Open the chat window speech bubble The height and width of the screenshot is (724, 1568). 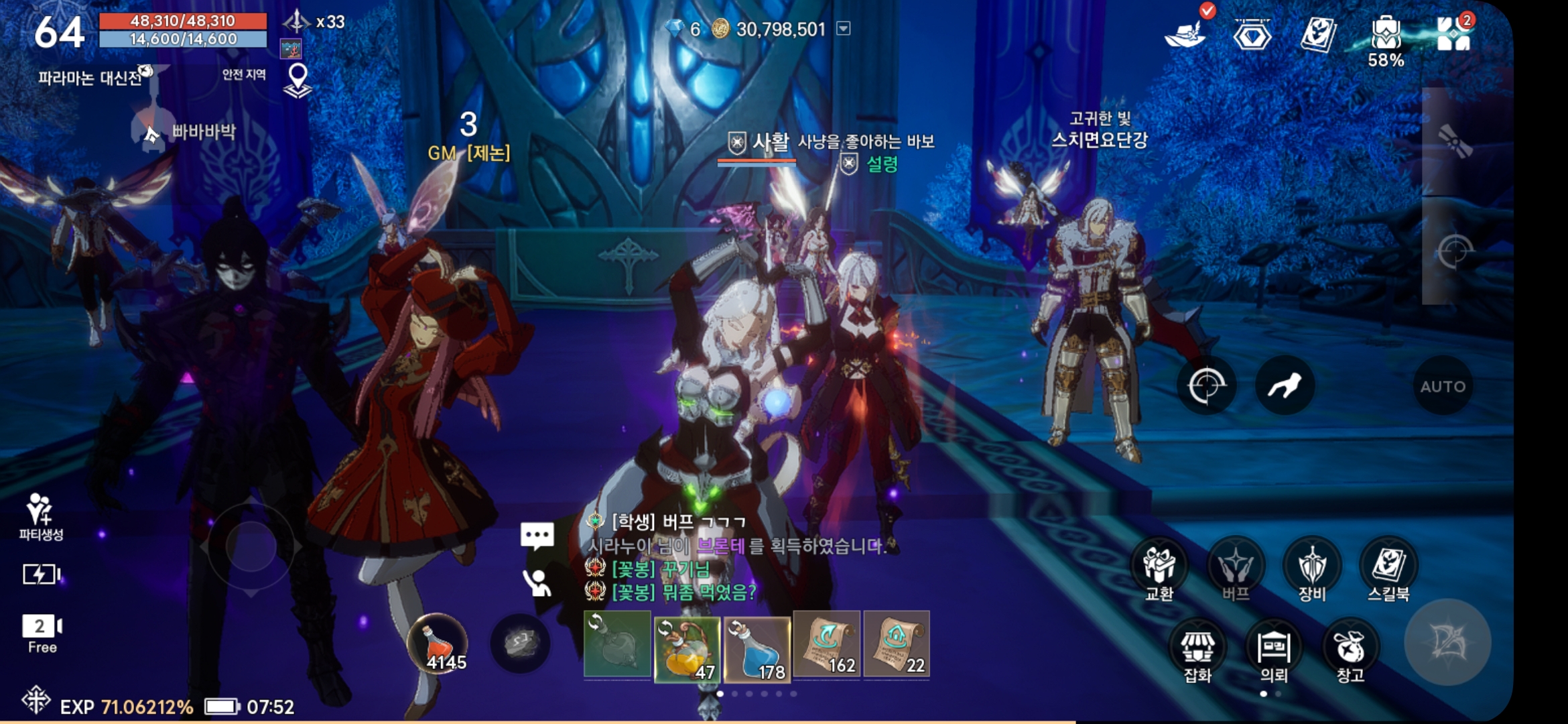click(x=537, y=535)
